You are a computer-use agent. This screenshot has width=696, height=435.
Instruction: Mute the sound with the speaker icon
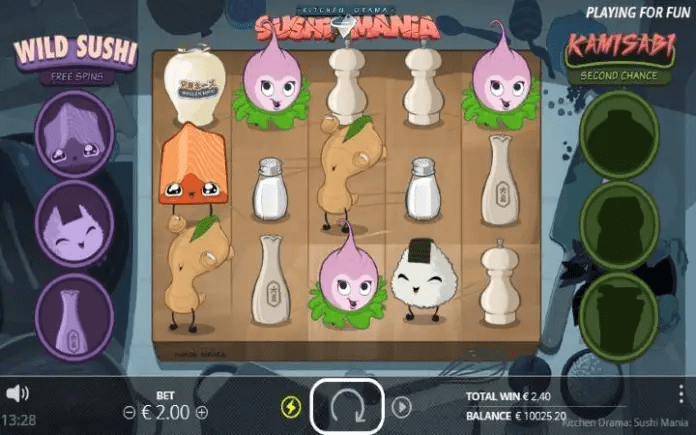point(17,393)
